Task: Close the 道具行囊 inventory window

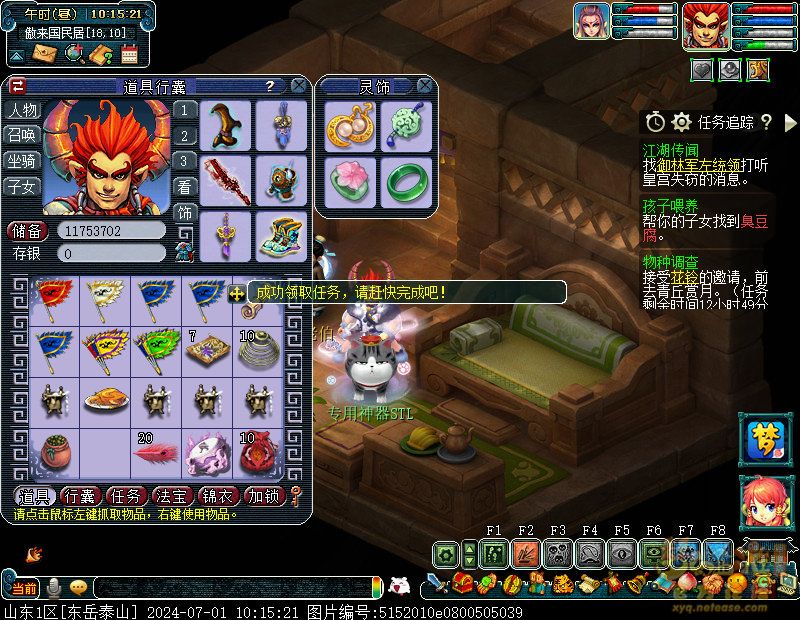Action: (x=300, y=87)
